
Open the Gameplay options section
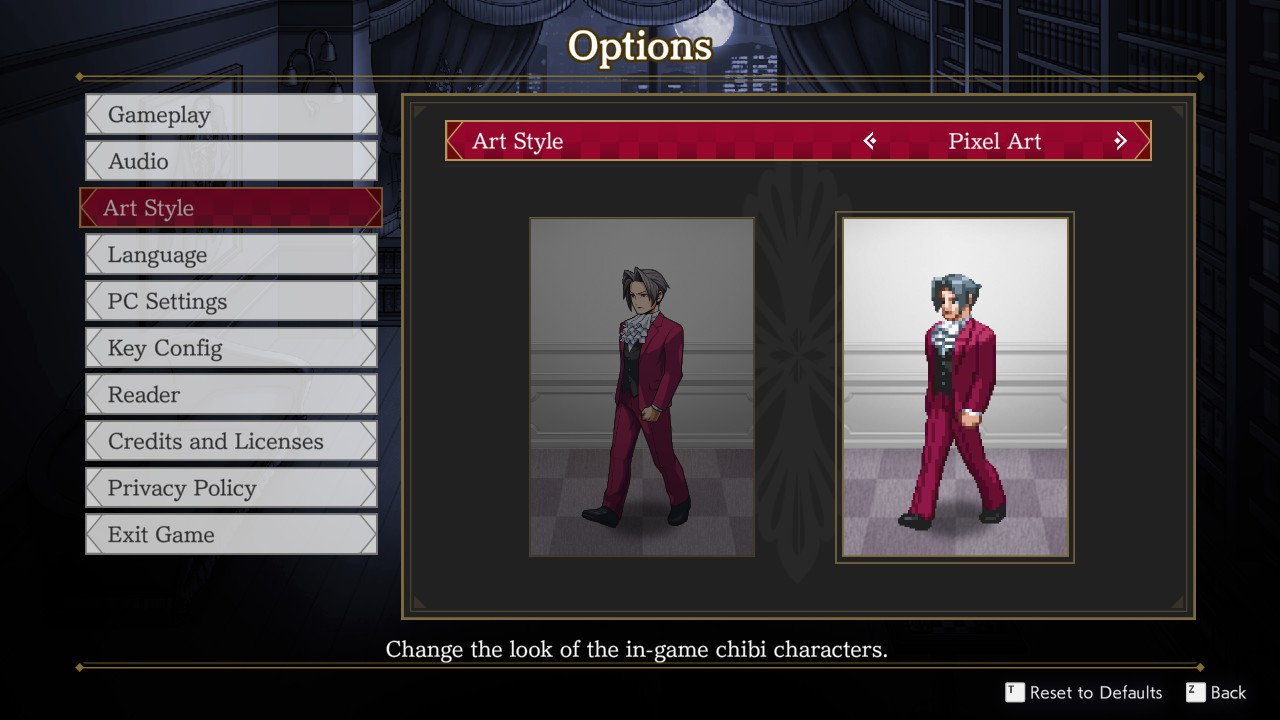[x=231, y=115]
